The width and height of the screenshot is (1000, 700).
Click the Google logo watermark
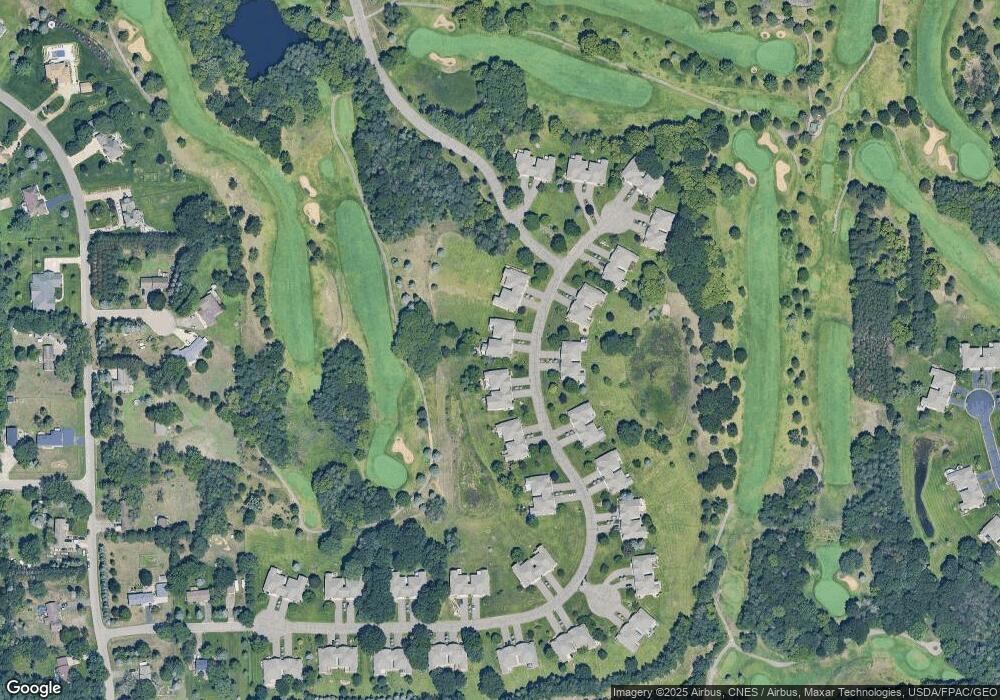point(33,688)
